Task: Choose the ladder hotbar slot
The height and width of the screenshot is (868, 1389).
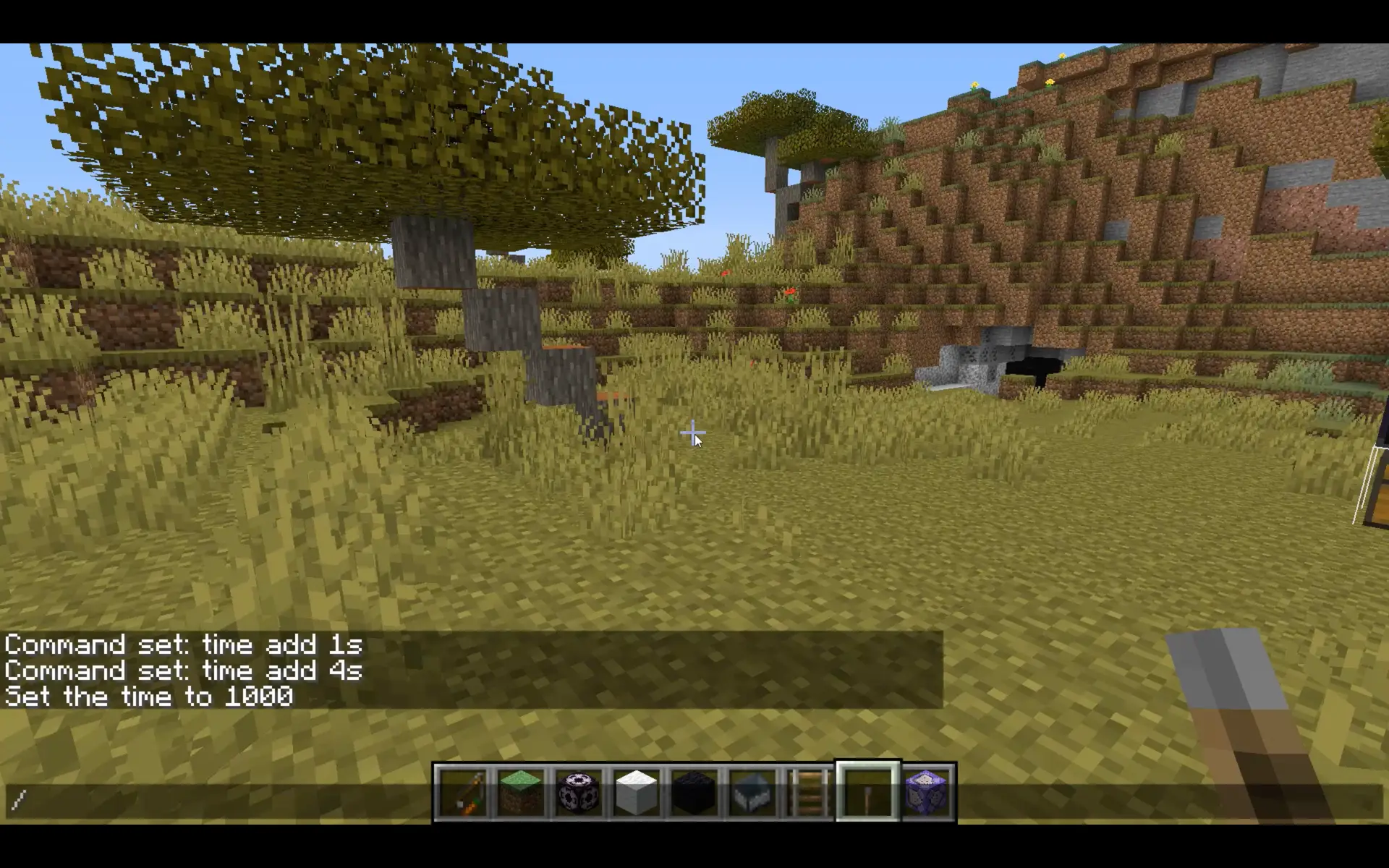Action: tap(810, 793)
